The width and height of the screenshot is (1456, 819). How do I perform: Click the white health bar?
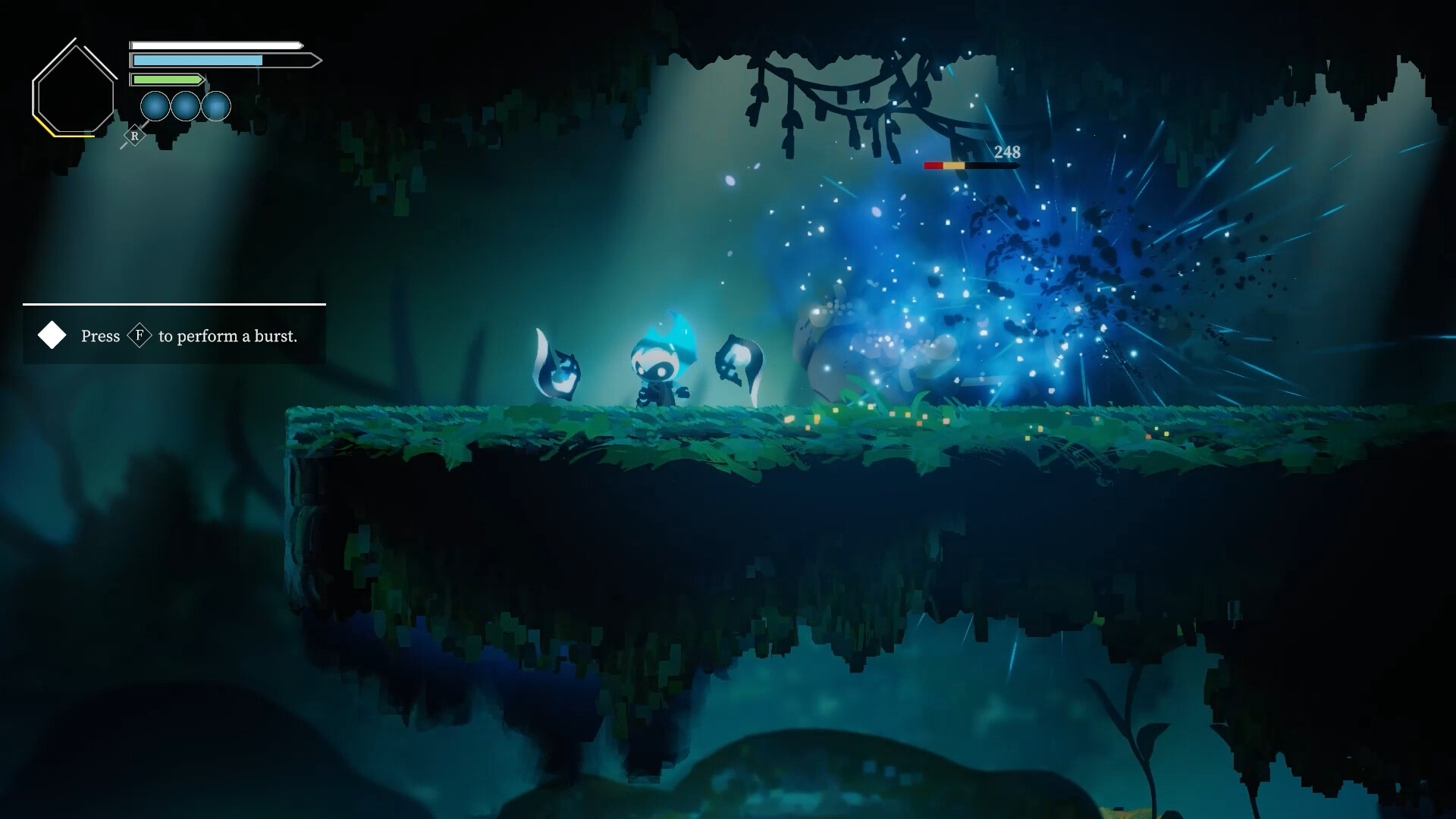pos(212,45)
